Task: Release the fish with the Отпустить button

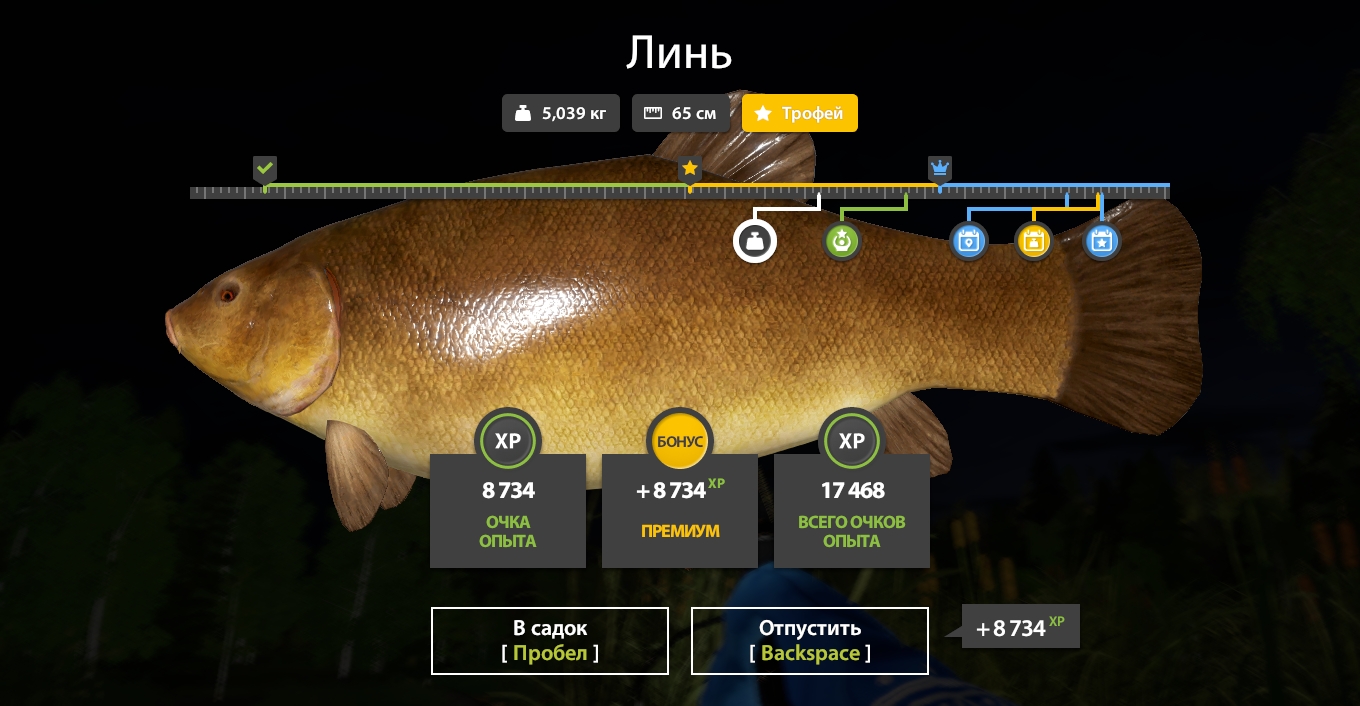Action: pos(810,641)
